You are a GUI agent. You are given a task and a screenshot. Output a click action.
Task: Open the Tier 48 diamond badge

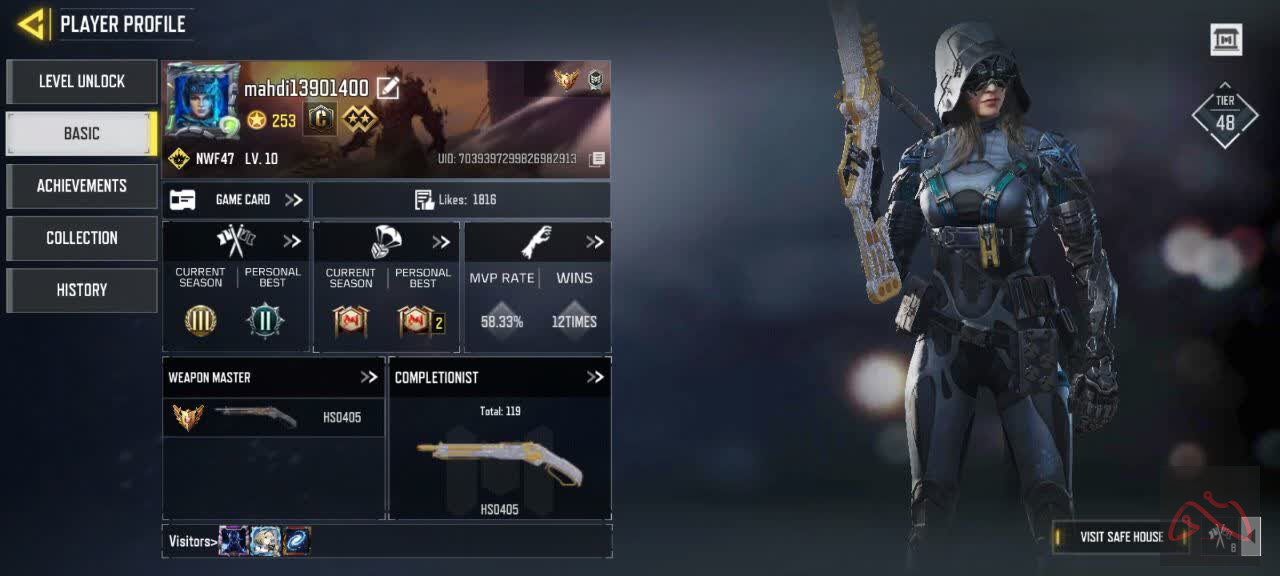1225,115
